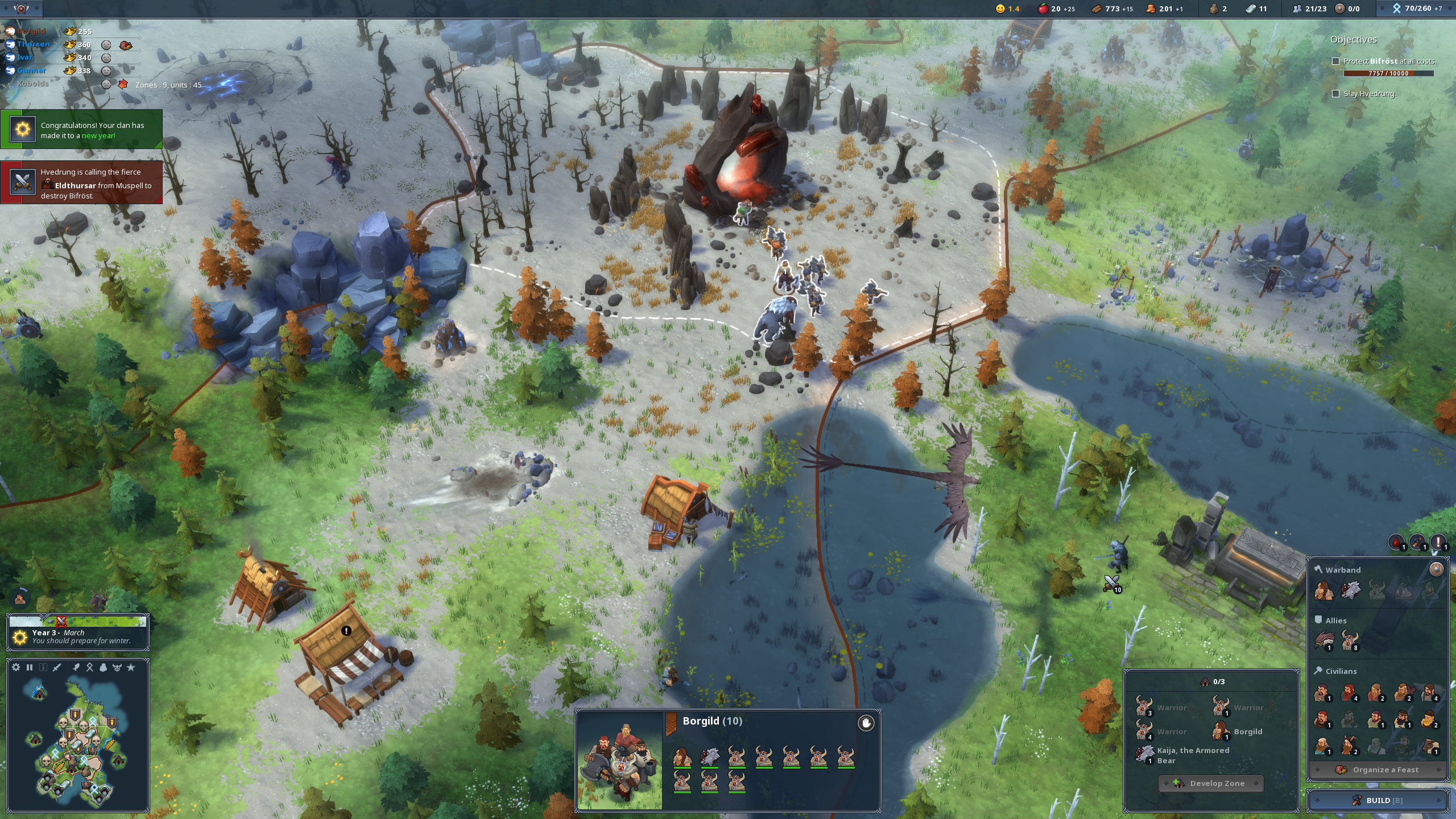1456x819 pixels.
Task: Click the blood drop alert icon
Action: coord(1397,542)
